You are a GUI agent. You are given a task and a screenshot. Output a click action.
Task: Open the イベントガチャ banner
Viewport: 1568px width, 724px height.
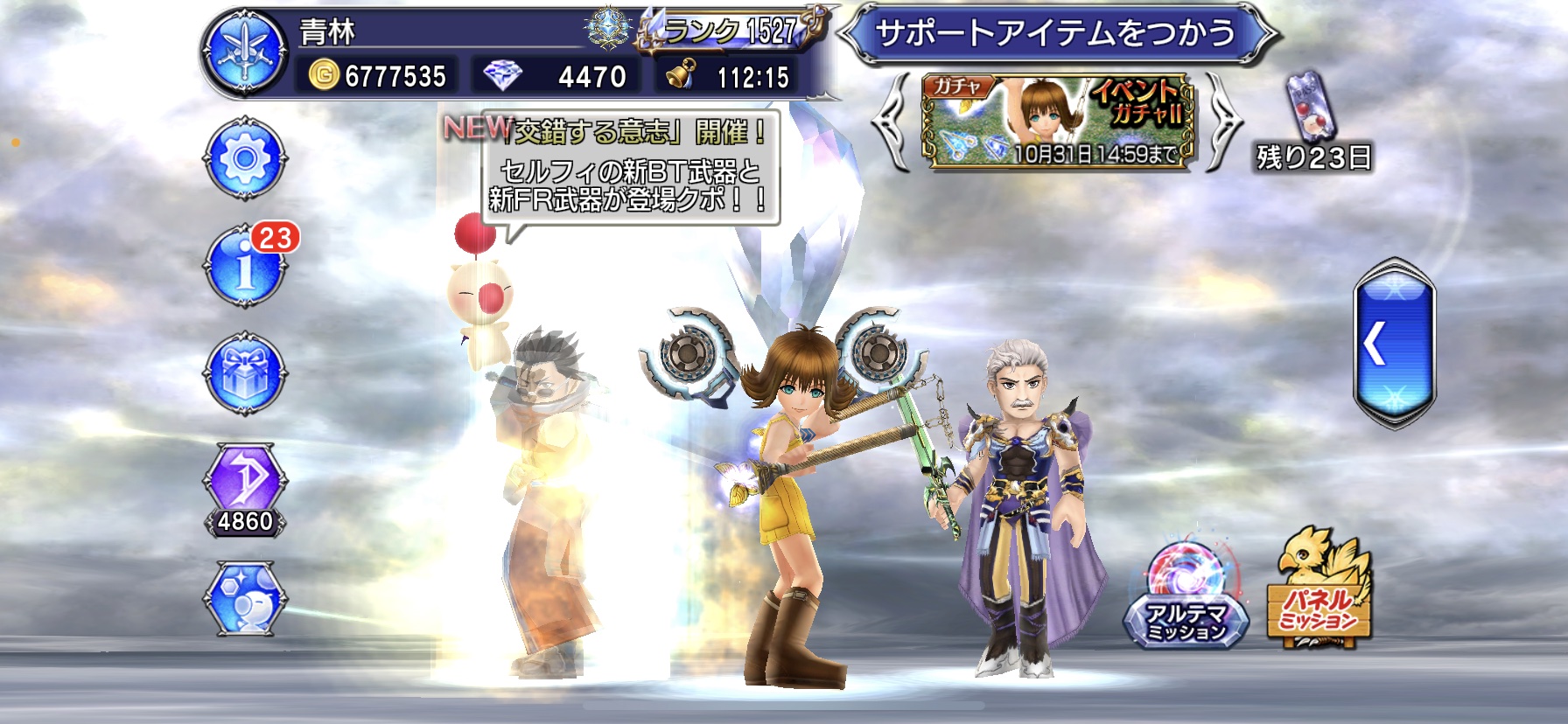coord(1057,121)
